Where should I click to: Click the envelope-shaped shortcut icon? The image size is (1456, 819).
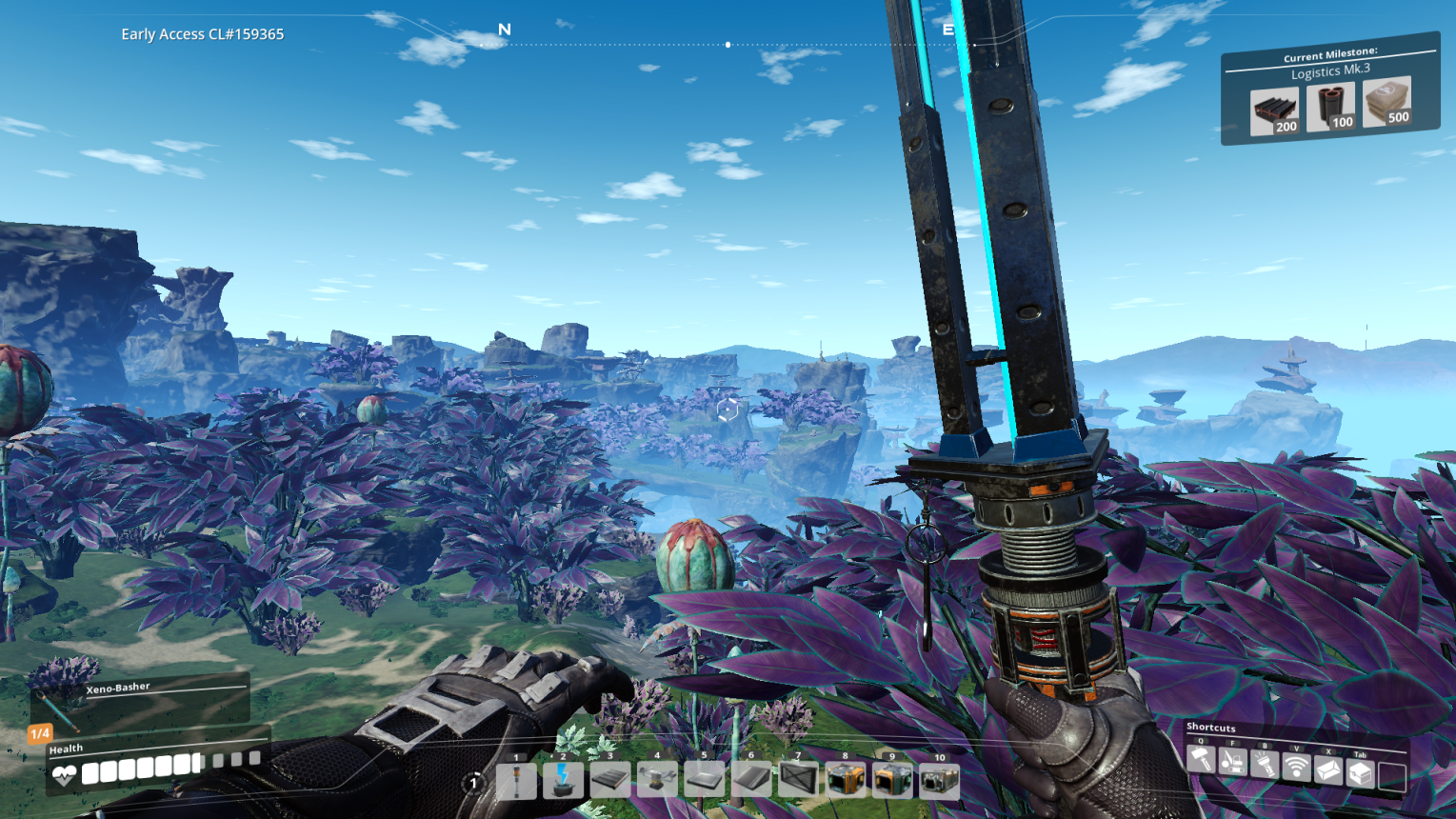[1328, 770]
